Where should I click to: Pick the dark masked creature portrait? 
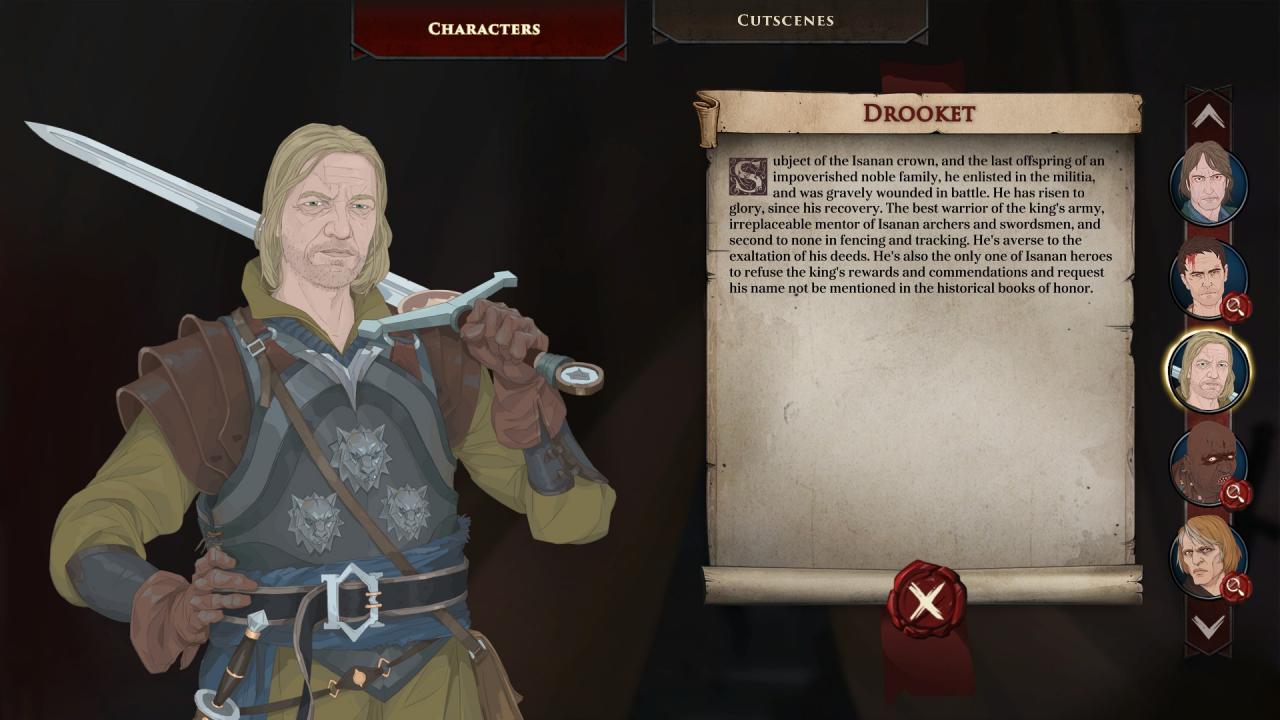point(1207,464)
